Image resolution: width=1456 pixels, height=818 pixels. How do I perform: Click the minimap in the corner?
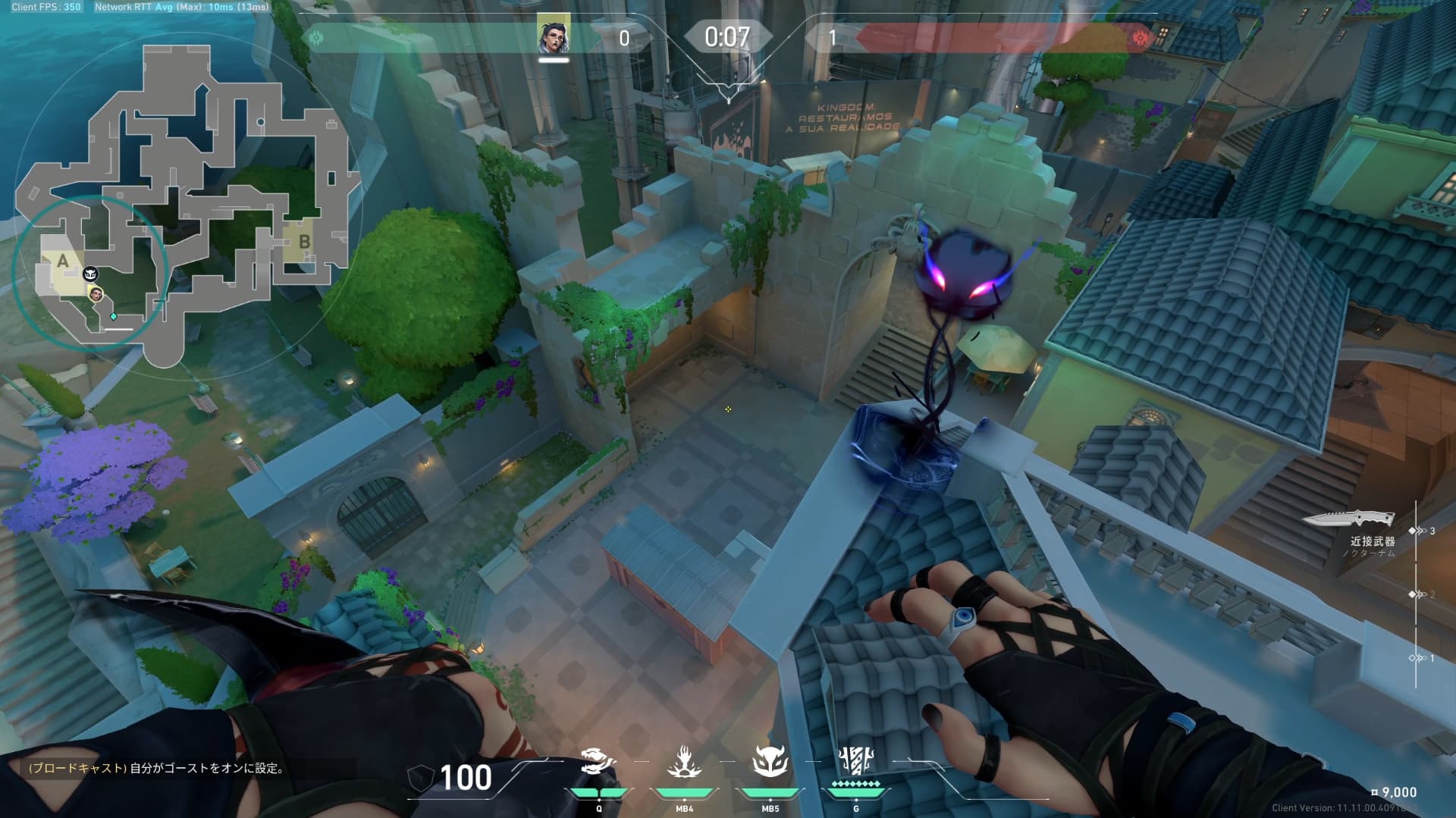coord(182,205)
